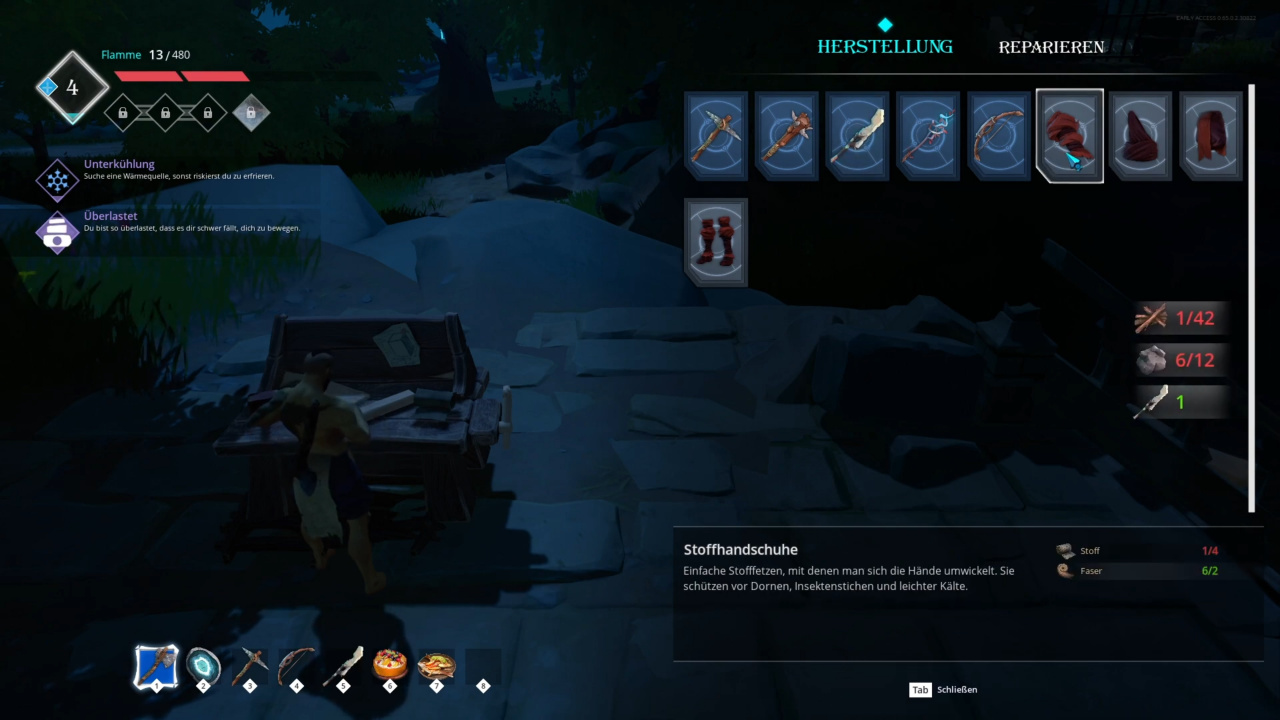Select the fruit cake hotbar slot
The width and height of the screenshot is (1280, 720).
pos(390,666)
